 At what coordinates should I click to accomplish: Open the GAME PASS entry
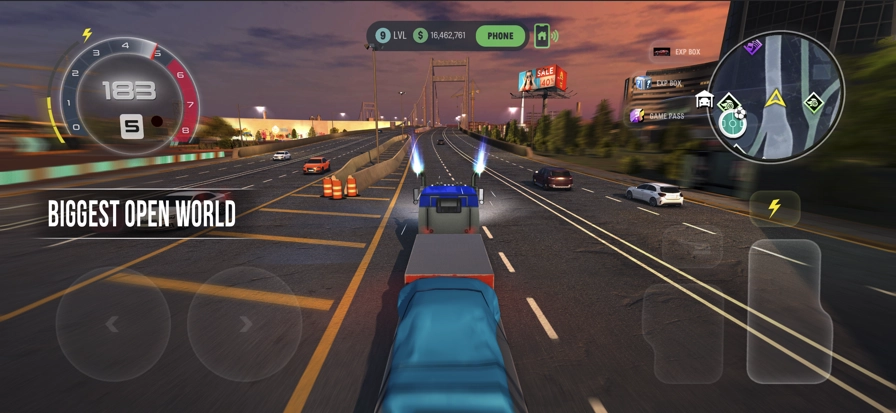pos(659,116)
